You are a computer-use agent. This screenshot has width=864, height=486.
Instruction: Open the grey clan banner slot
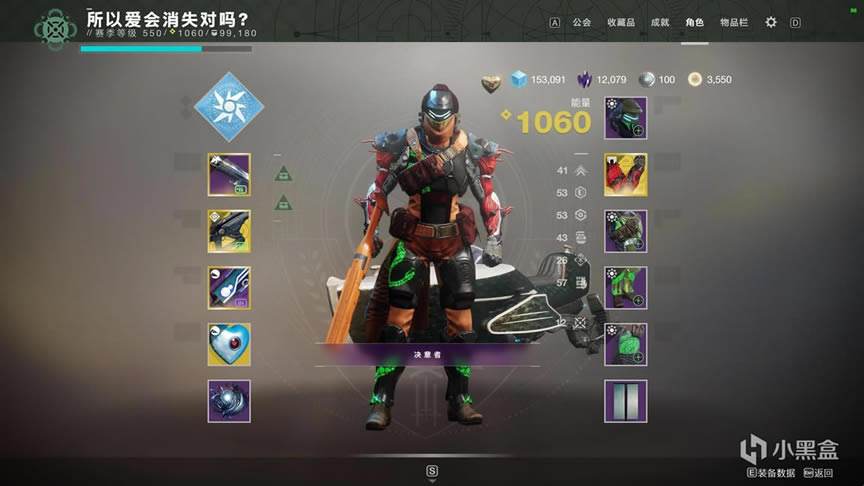626,401
